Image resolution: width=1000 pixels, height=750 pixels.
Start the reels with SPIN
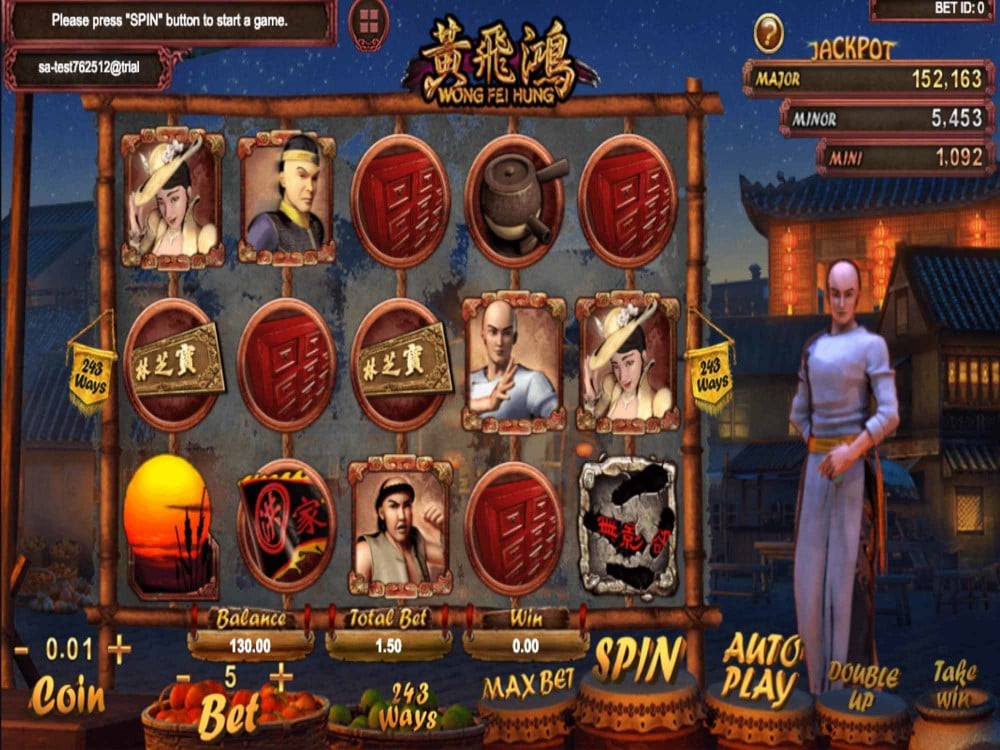click(638, 661)
